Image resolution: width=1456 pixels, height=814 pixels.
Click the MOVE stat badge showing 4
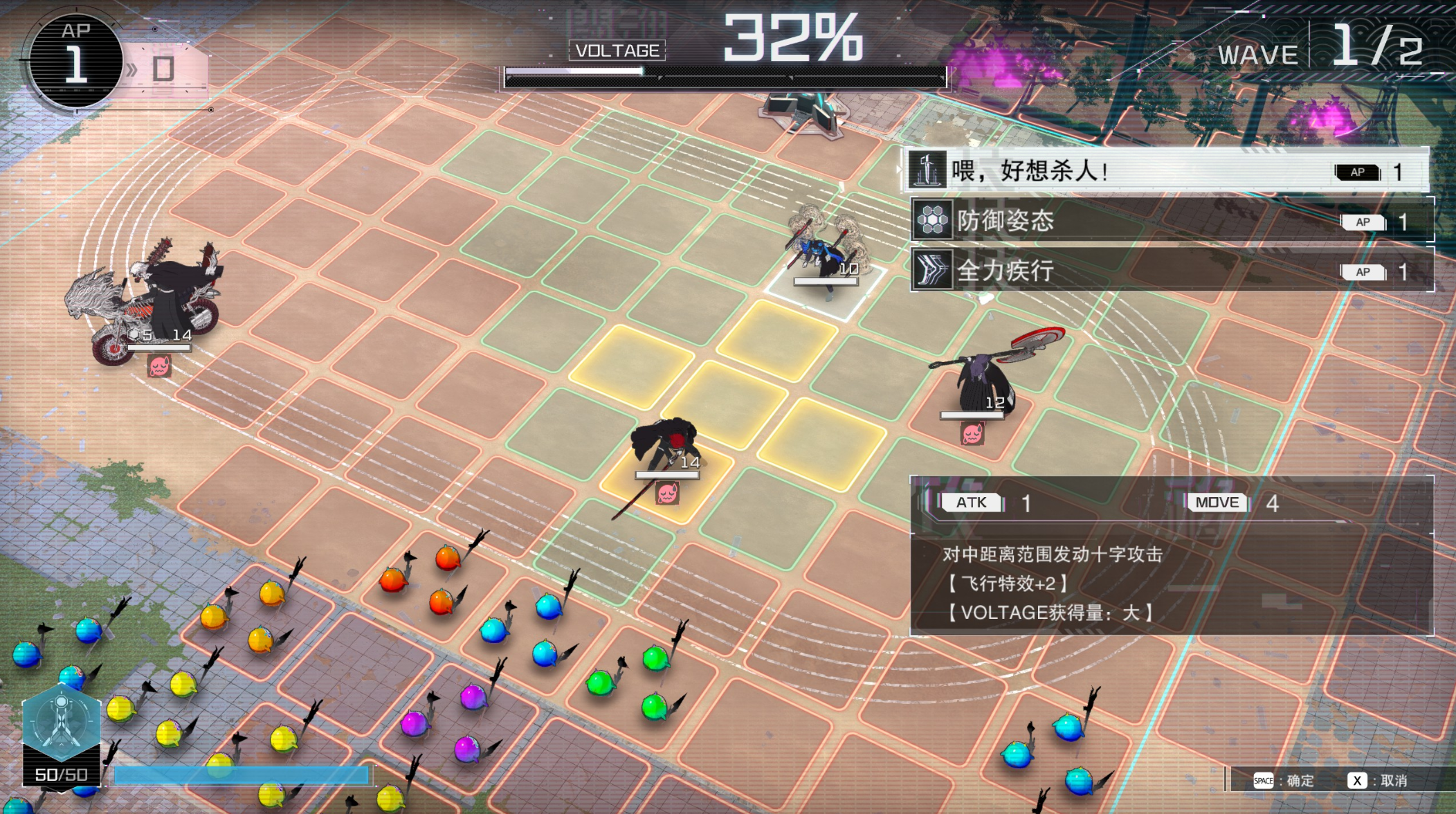(x=1218, y=503)
